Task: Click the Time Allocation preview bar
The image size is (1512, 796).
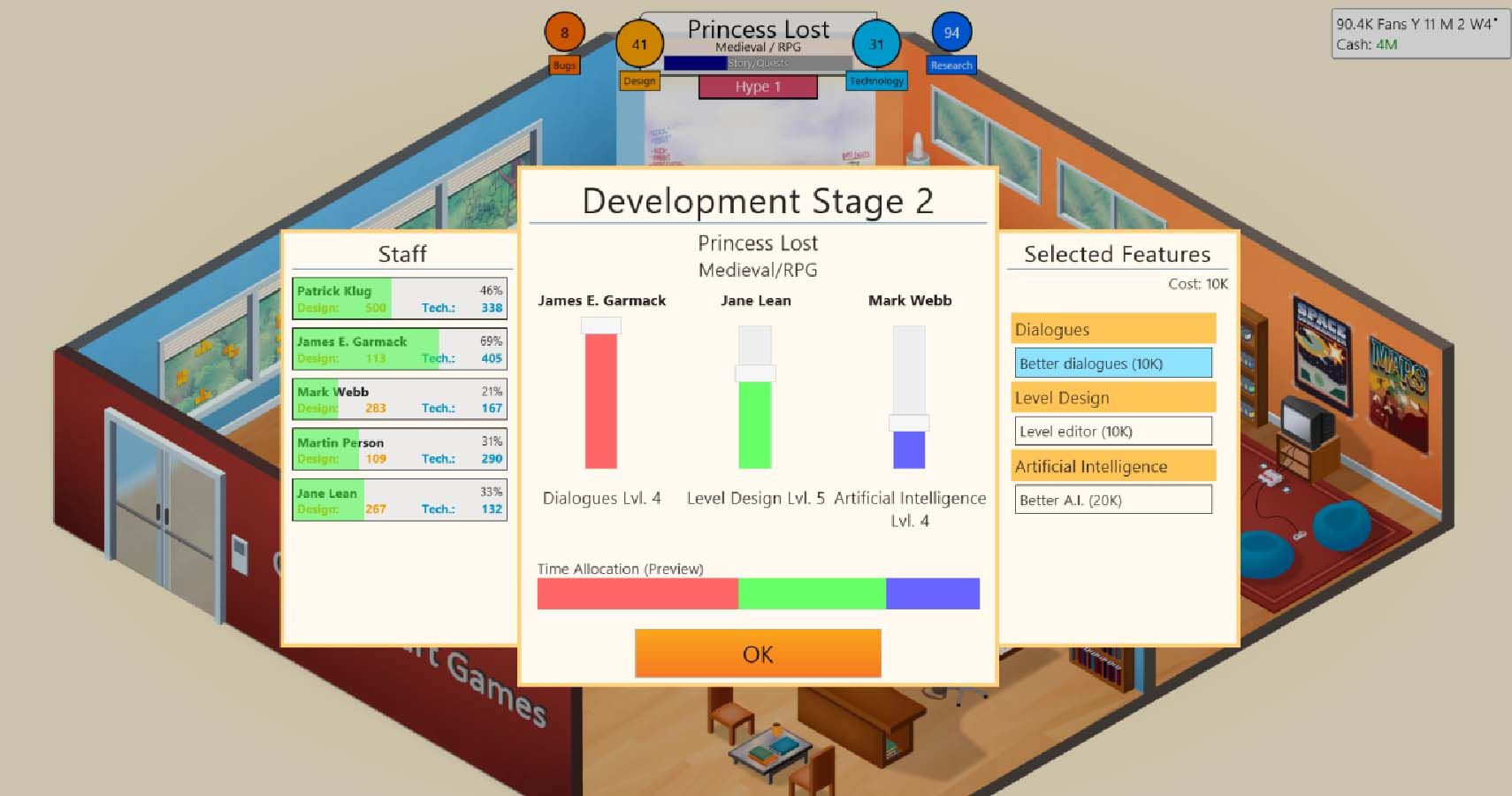Action: pos(758,593)
